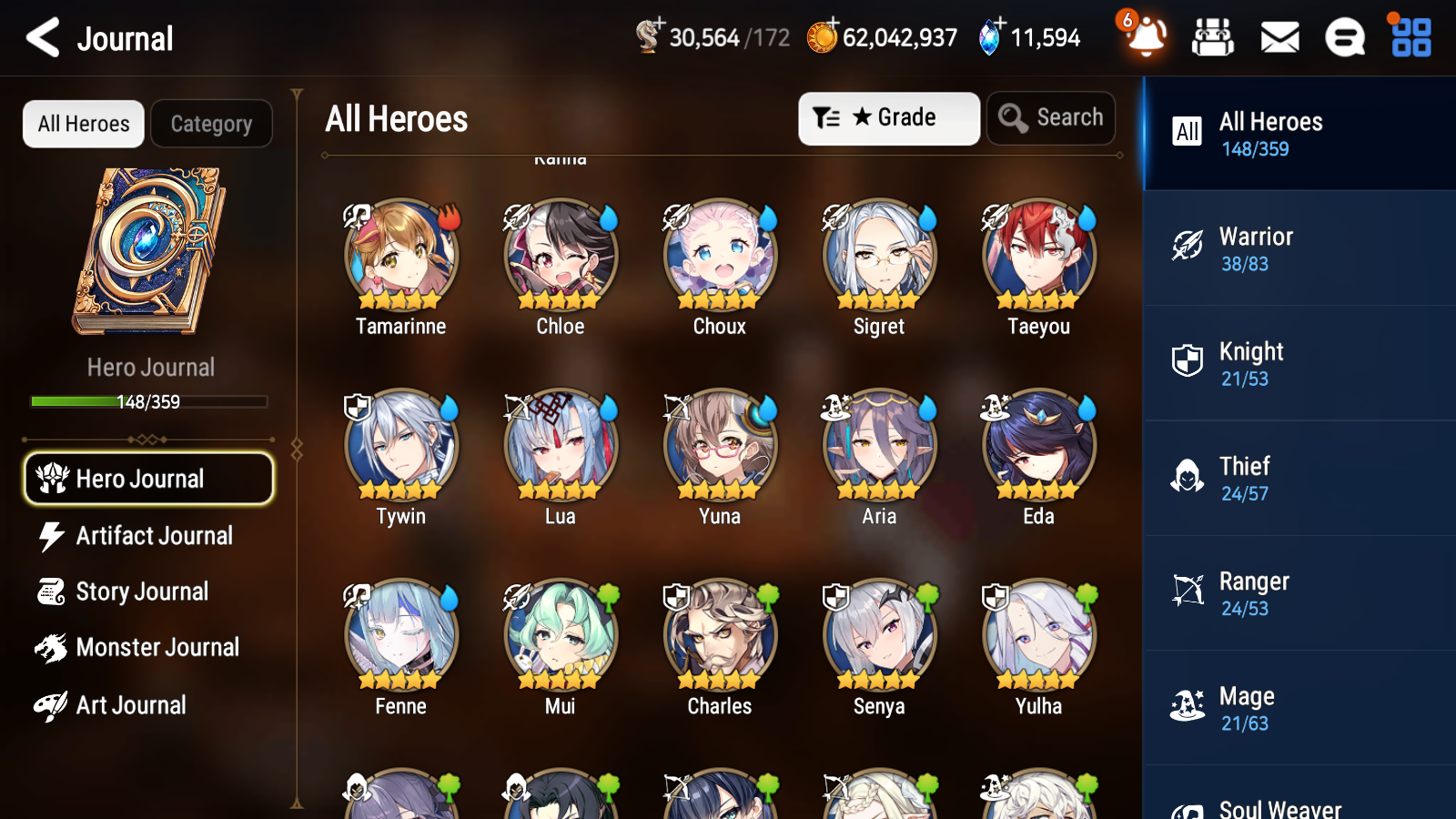Select the All Heroes tab
The image size is (1456, 819).
tap(82, 124)
